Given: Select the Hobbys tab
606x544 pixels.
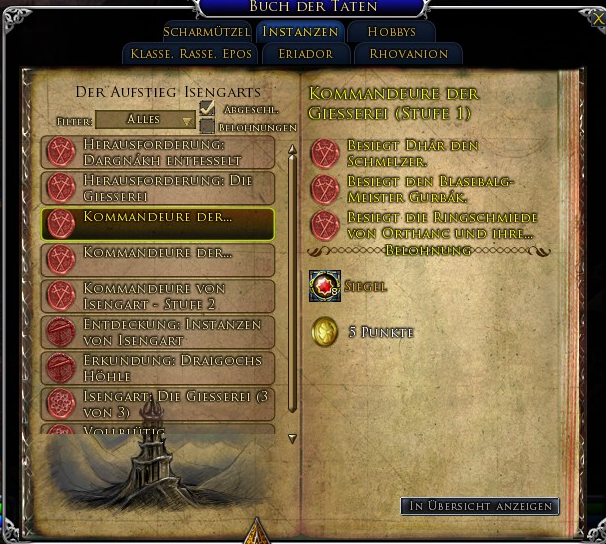Looking at the screenshot, I should tap(391, 31).
